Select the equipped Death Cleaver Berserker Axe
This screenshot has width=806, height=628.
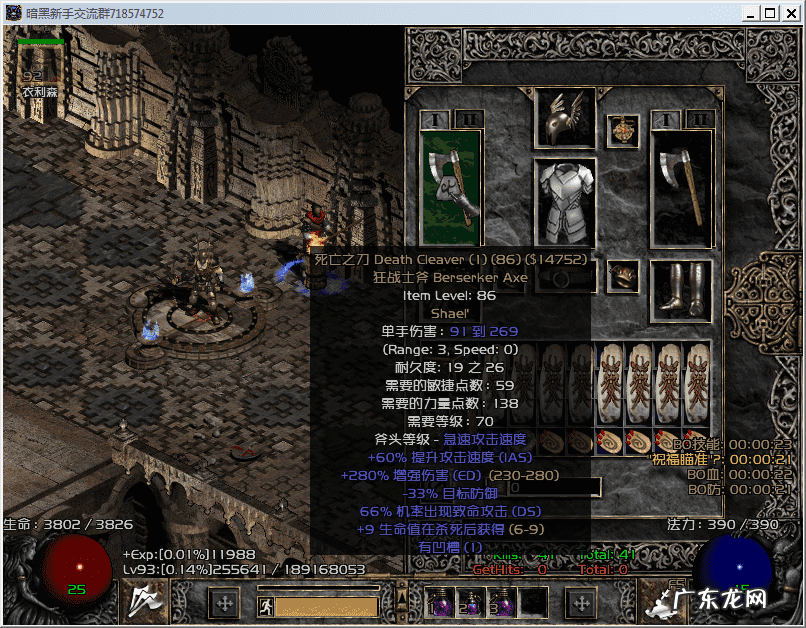click(451, 187)
